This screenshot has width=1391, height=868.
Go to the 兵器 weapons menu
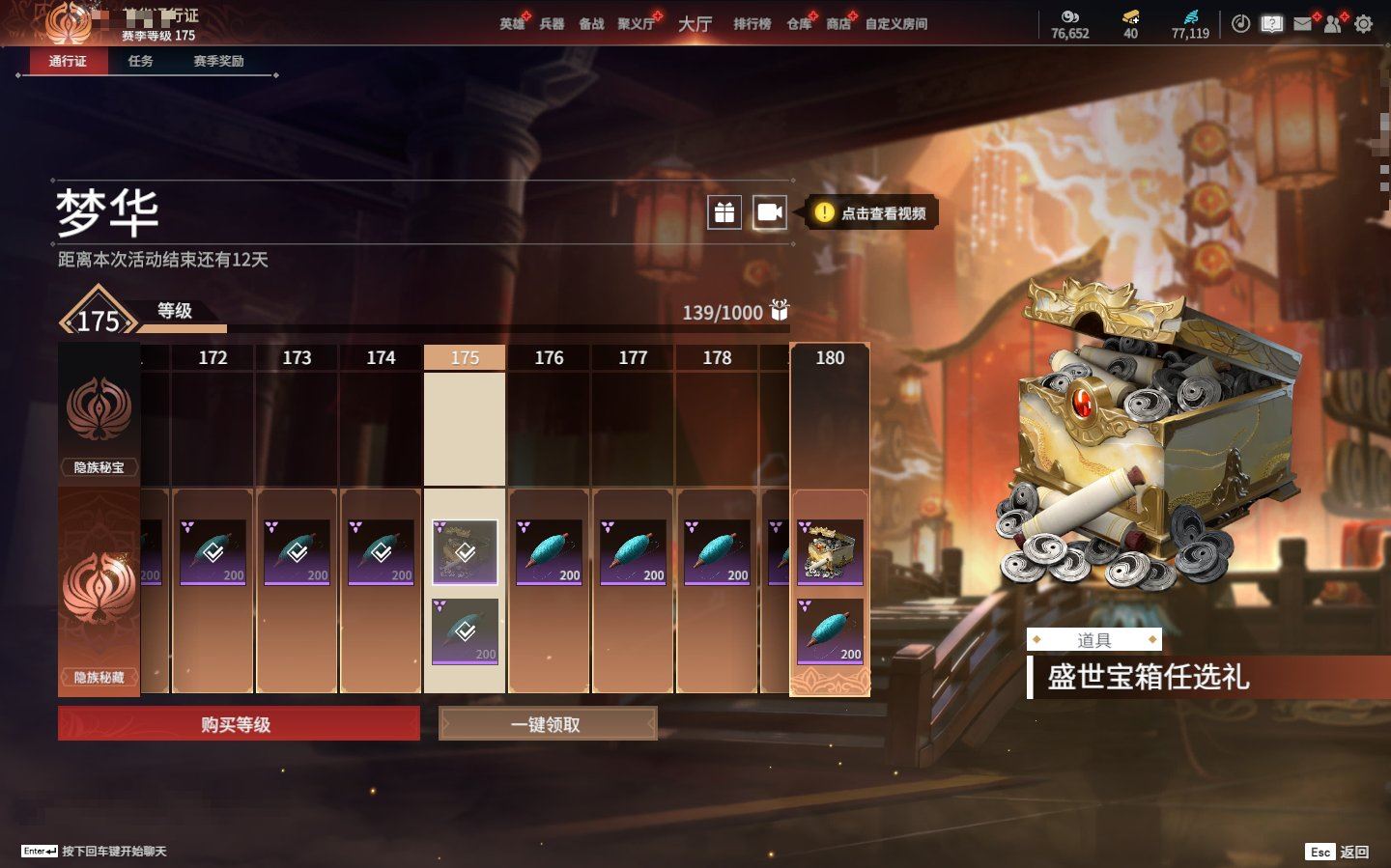(x=552, y=24)
